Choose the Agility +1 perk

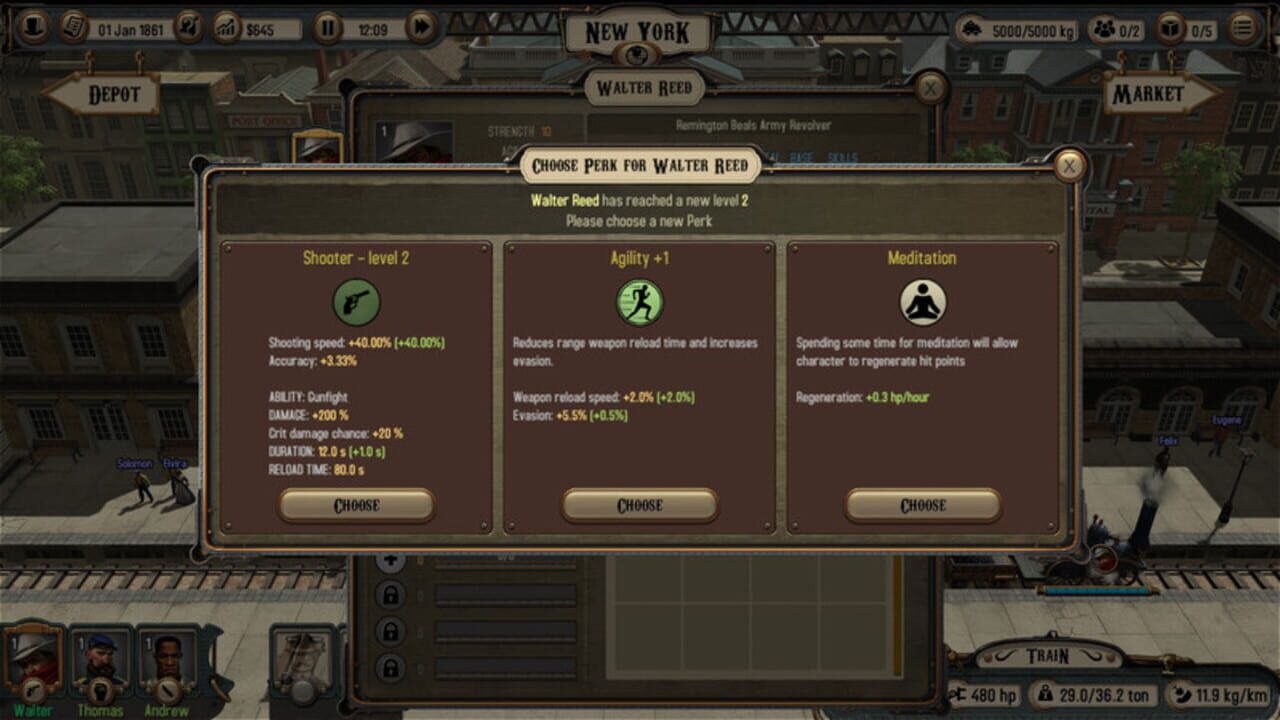639,505
